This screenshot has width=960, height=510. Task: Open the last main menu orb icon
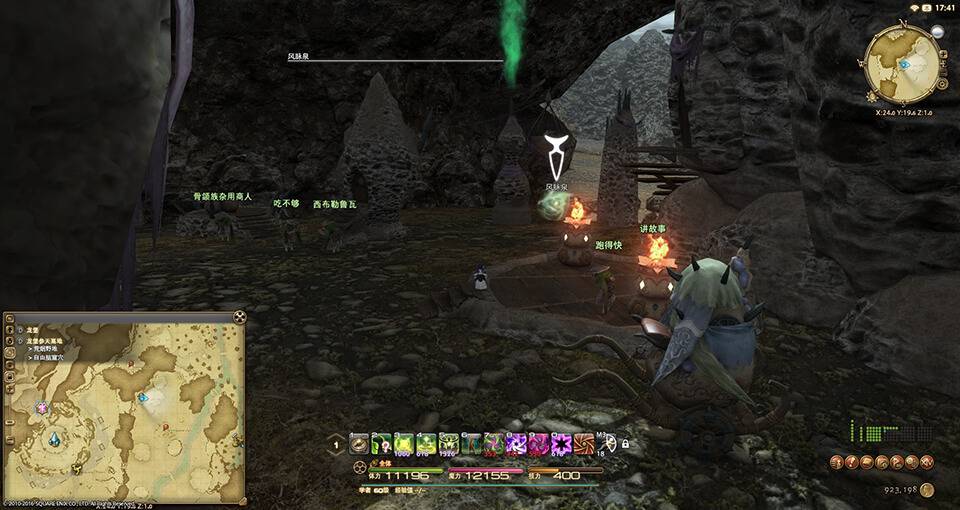pyautogui.click(x=928, y=462)
